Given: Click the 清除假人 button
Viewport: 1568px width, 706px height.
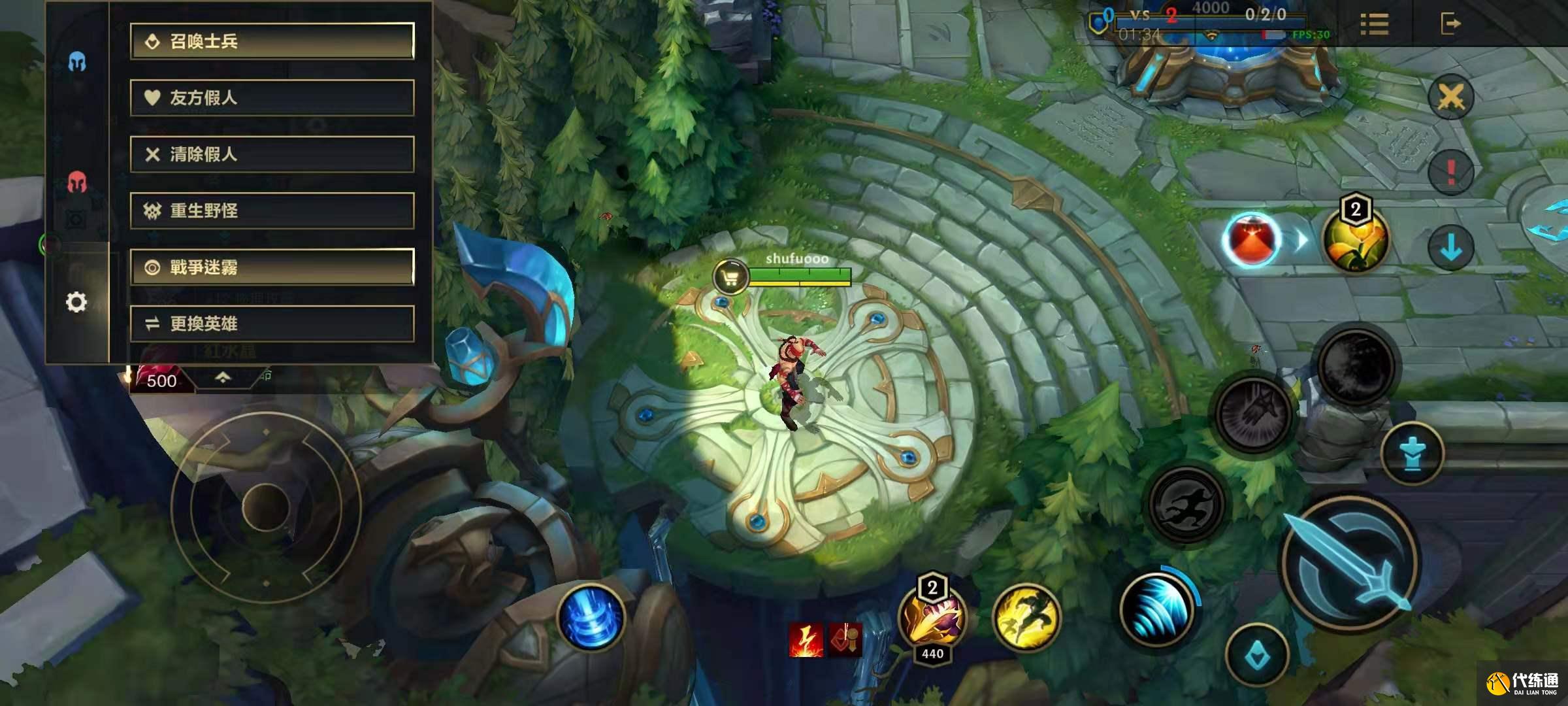Looking at the screenshot, I should [272, 154].
